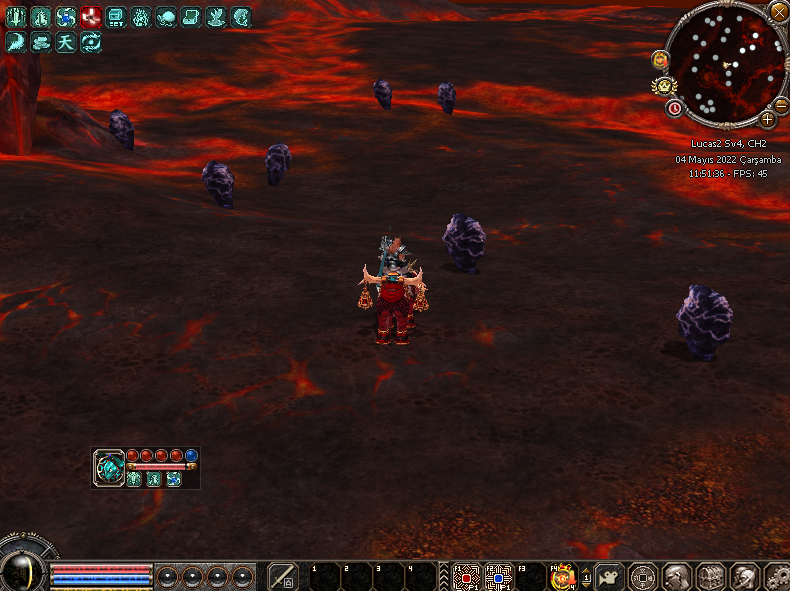Close the minimap with the X button

pyautogui.click(x=778, y=12)
